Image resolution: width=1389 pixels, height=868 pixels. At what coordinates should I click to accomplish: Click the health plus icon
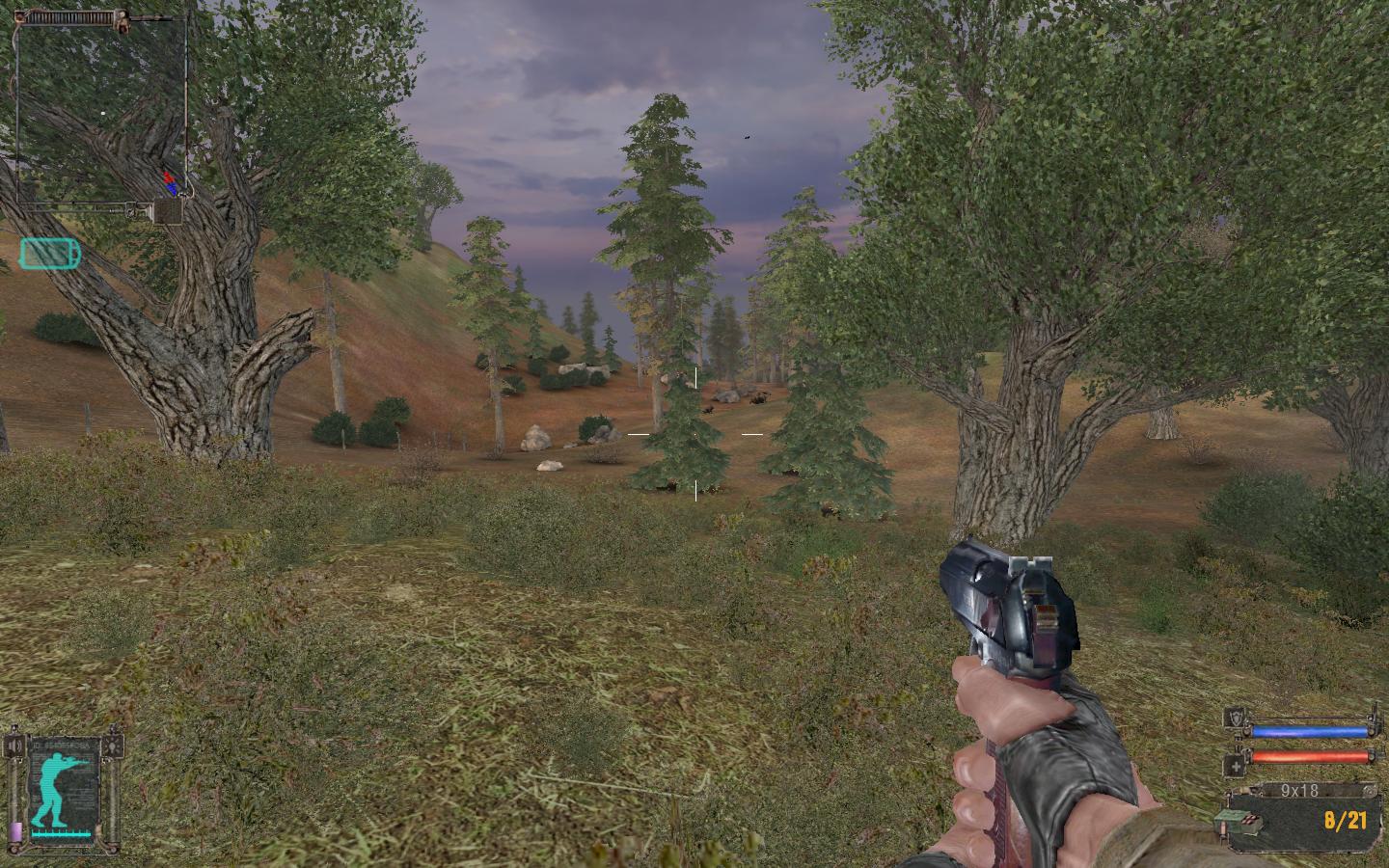1234,767
